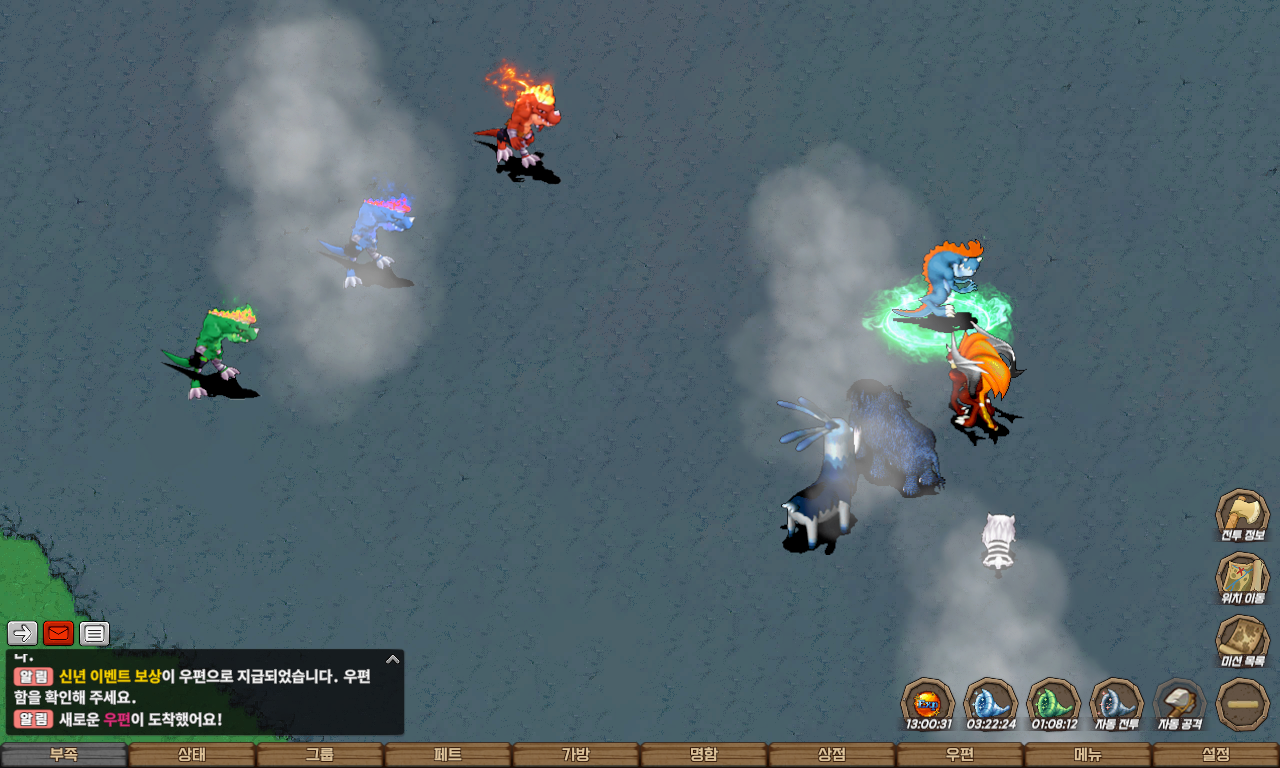1280x768 pixels.
Task: Open the 상태 (Status) menu
Action: 192,755
